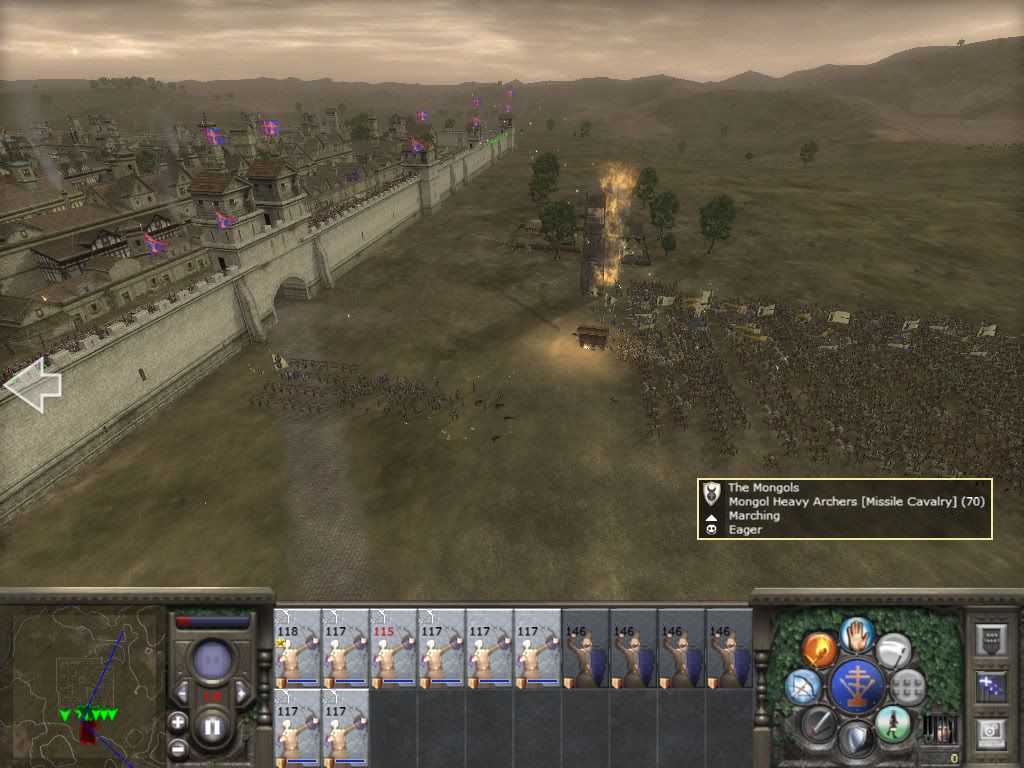Toggle fire at will bow icon
This screenshot has height=768, width=1024.
(803, 686)
